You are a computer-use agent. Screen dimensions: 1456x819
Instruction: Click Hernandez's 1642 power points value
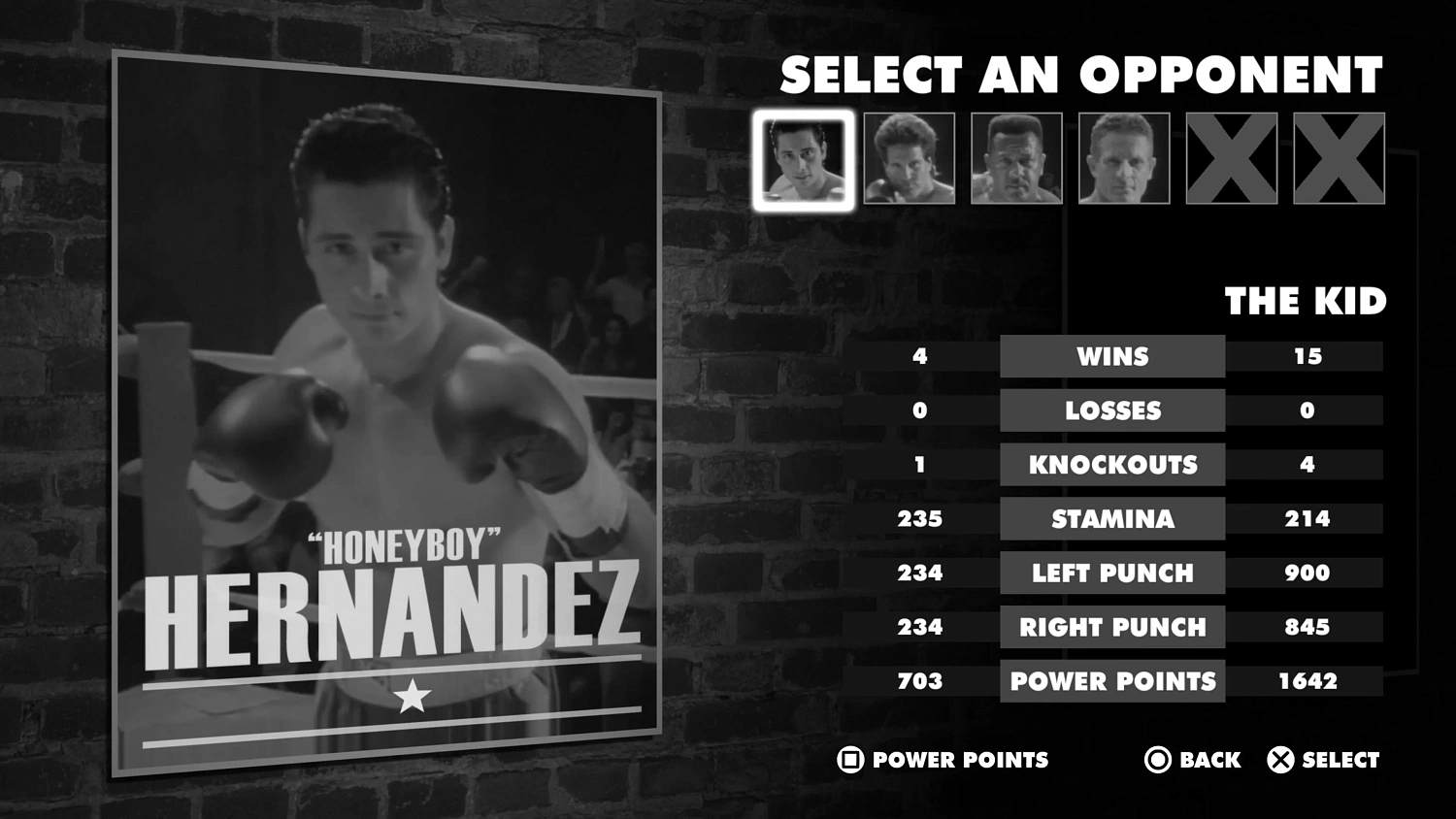(1308, 681)
